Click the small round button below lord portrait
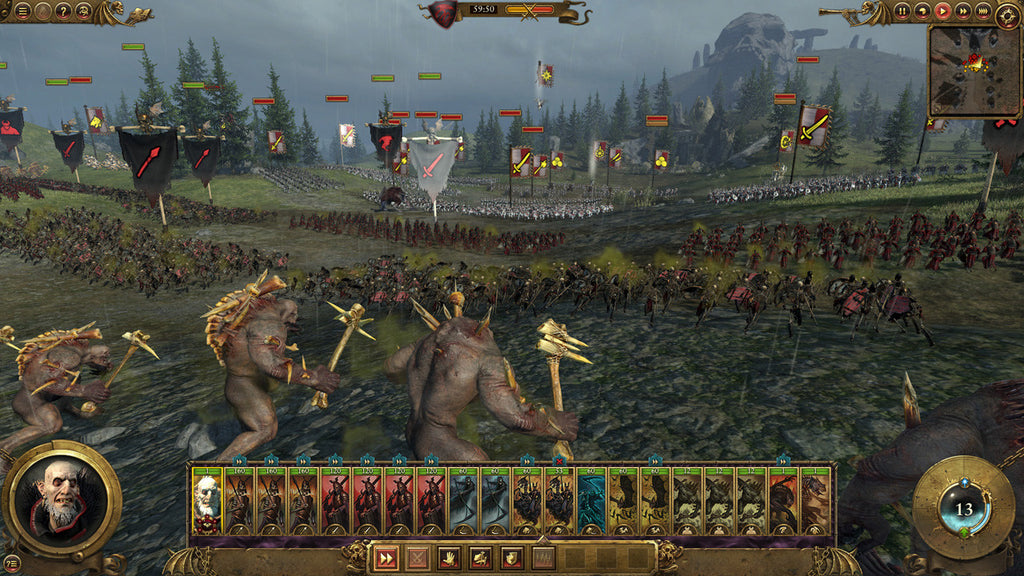This screenshot has height=576, width=1024. pyautogui.click(x=12, y=564)
